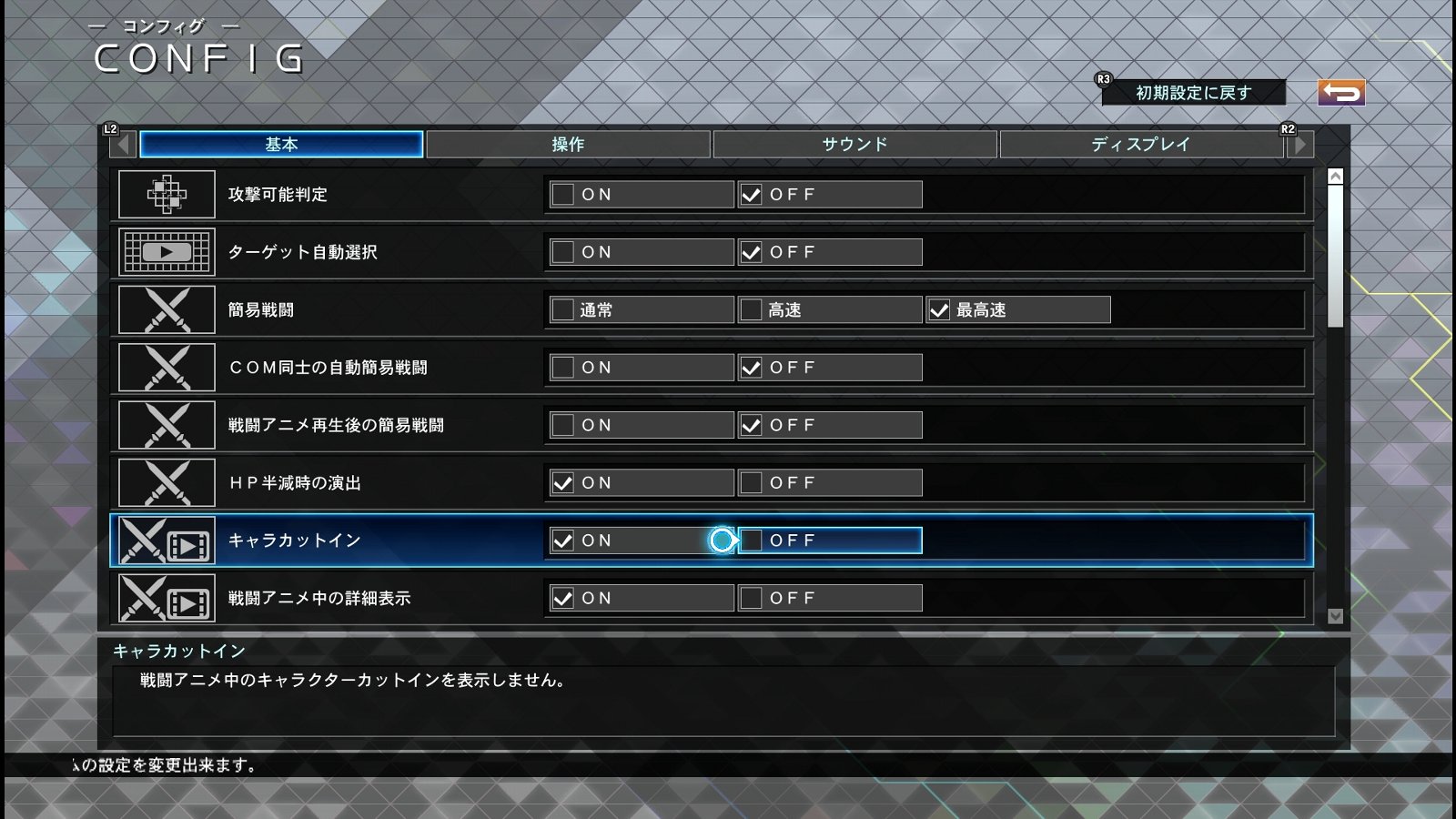Click the swords icon for 戦闘アニメ再生後の簡易戦闘
This screenshot has width=1456, height=819.
point(167,425)
